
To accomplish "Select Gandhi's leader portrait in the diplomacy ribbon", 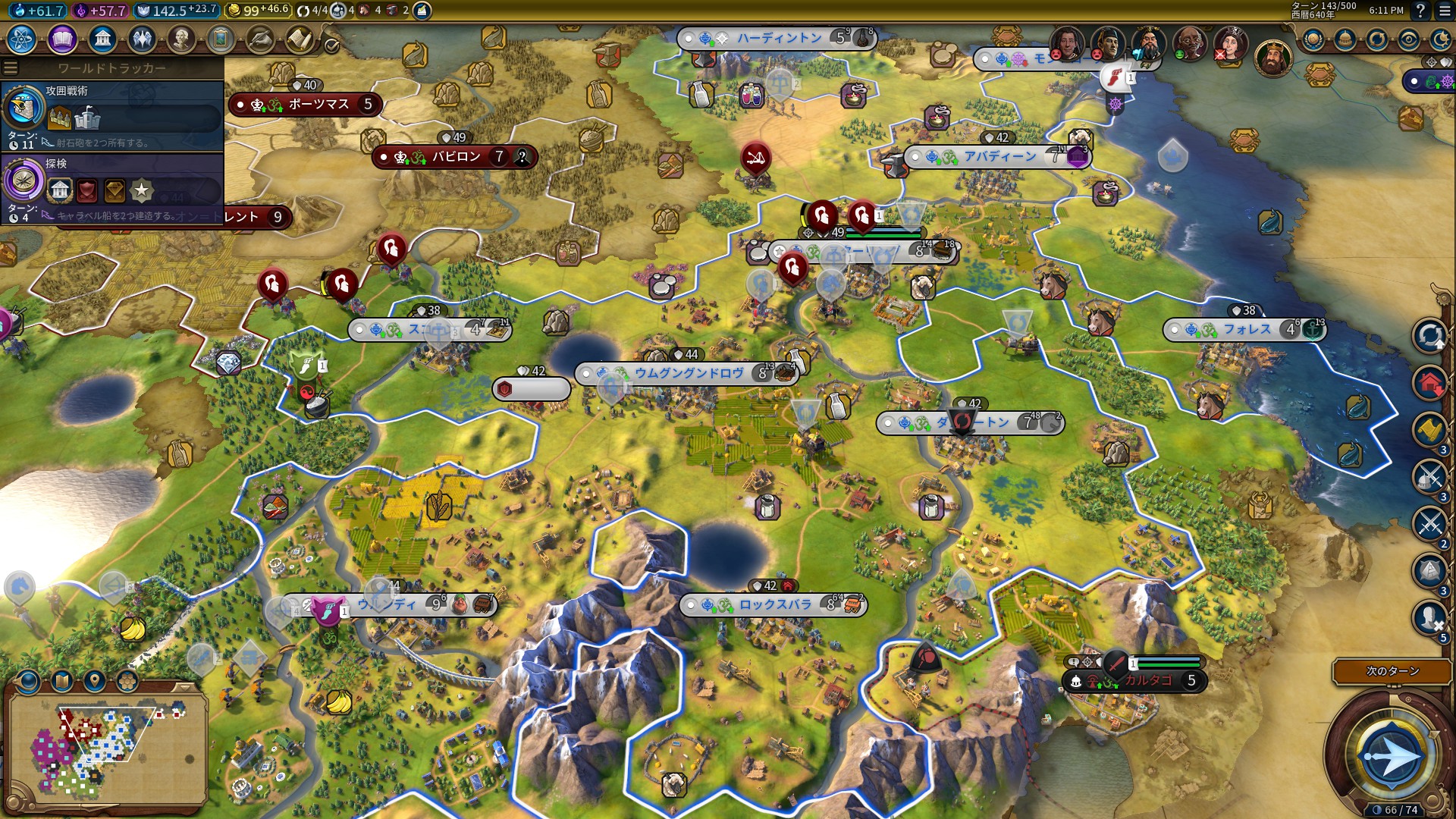I will (x=1189, y=43).
